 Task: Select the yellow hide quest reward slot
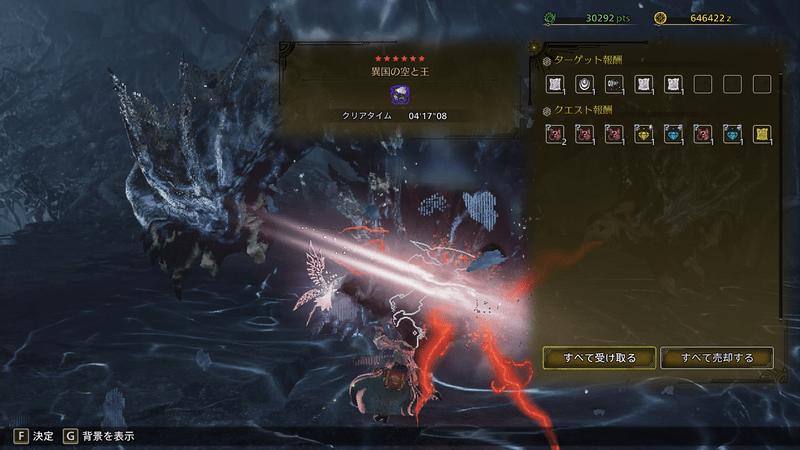click(x=762, y=134)
